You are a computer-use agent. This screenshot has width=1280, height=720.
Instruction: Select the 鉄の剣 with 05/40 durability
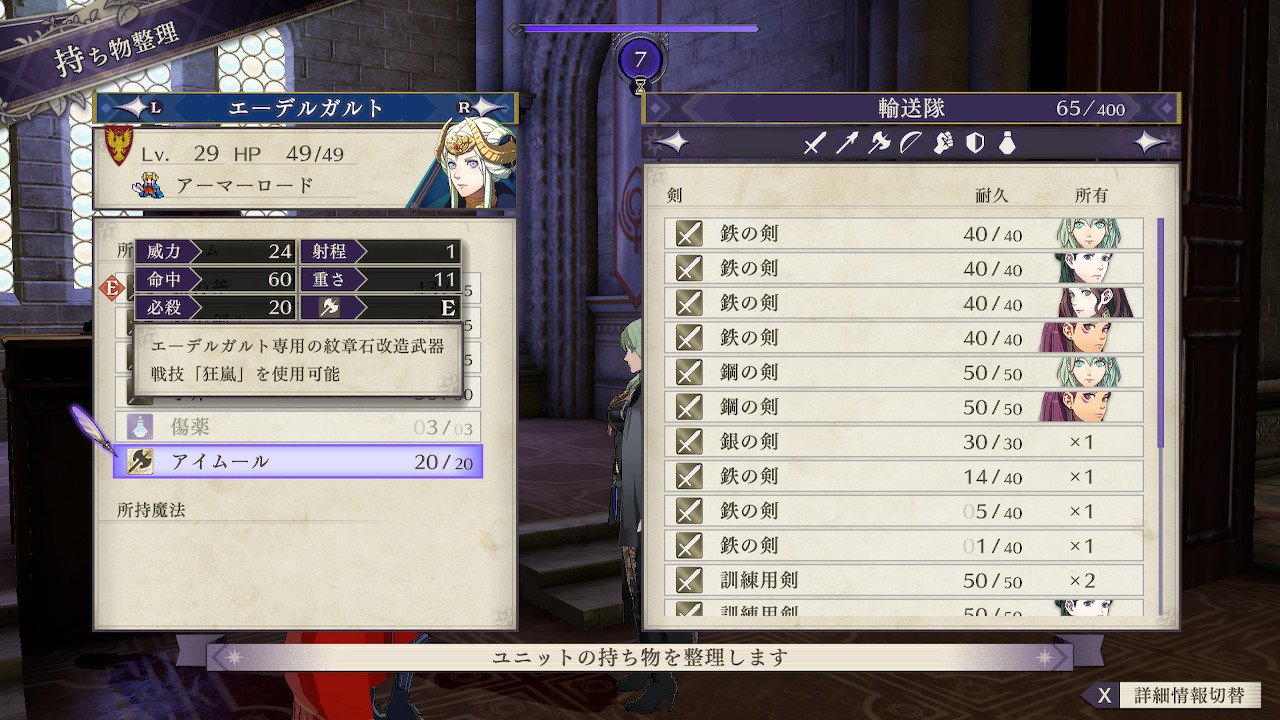click(903, 511)
